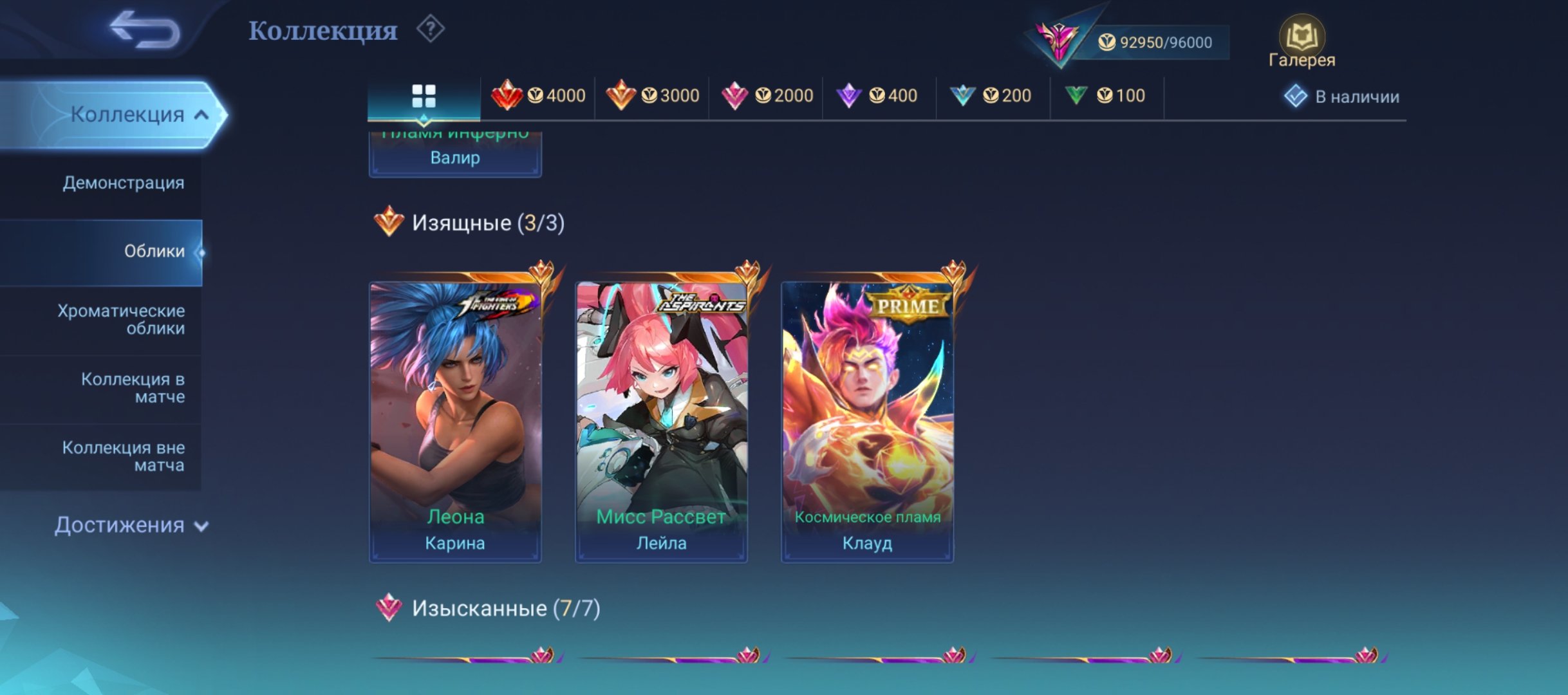This screenshot has height=695, width=1568.
Task: Select the pink 2000-ticket rarity badge filter
Action: [767, 95]
